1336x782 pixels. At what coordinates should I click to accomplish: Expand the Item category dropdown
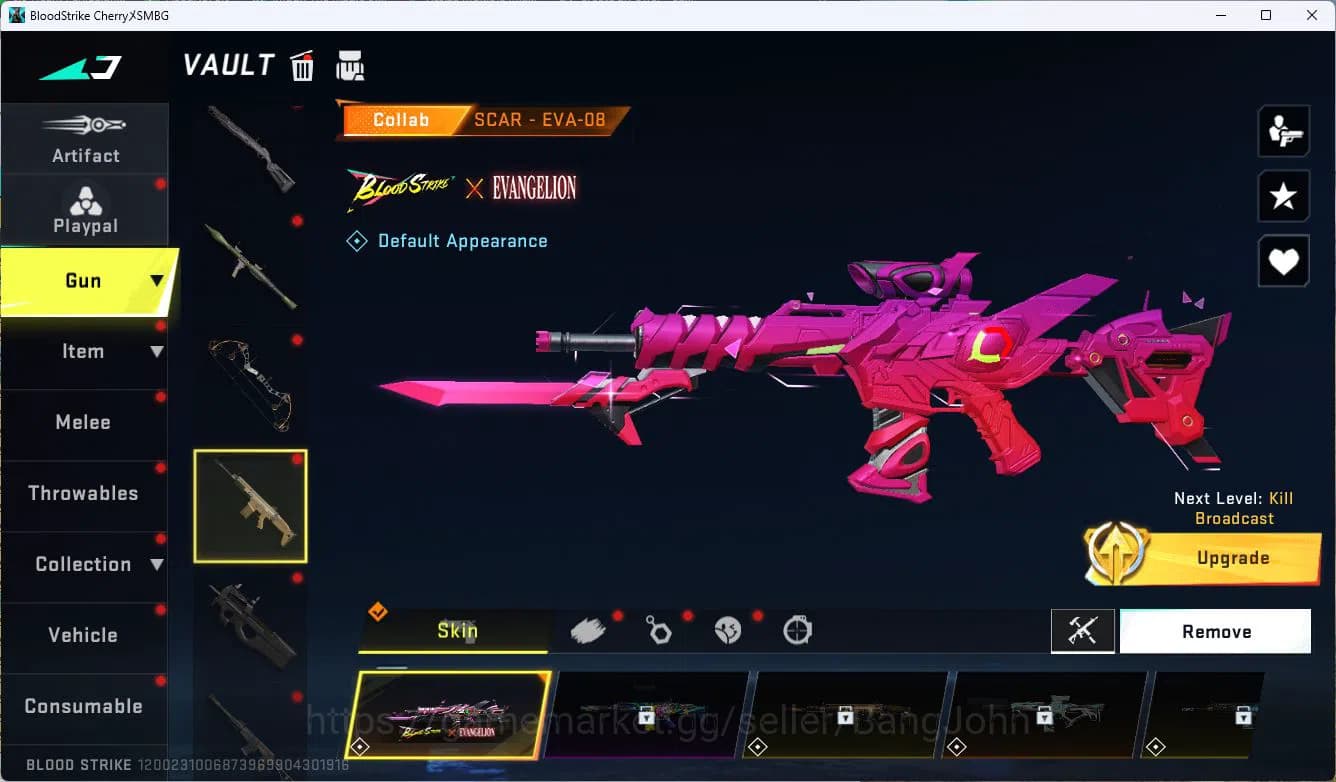(155, 351)
